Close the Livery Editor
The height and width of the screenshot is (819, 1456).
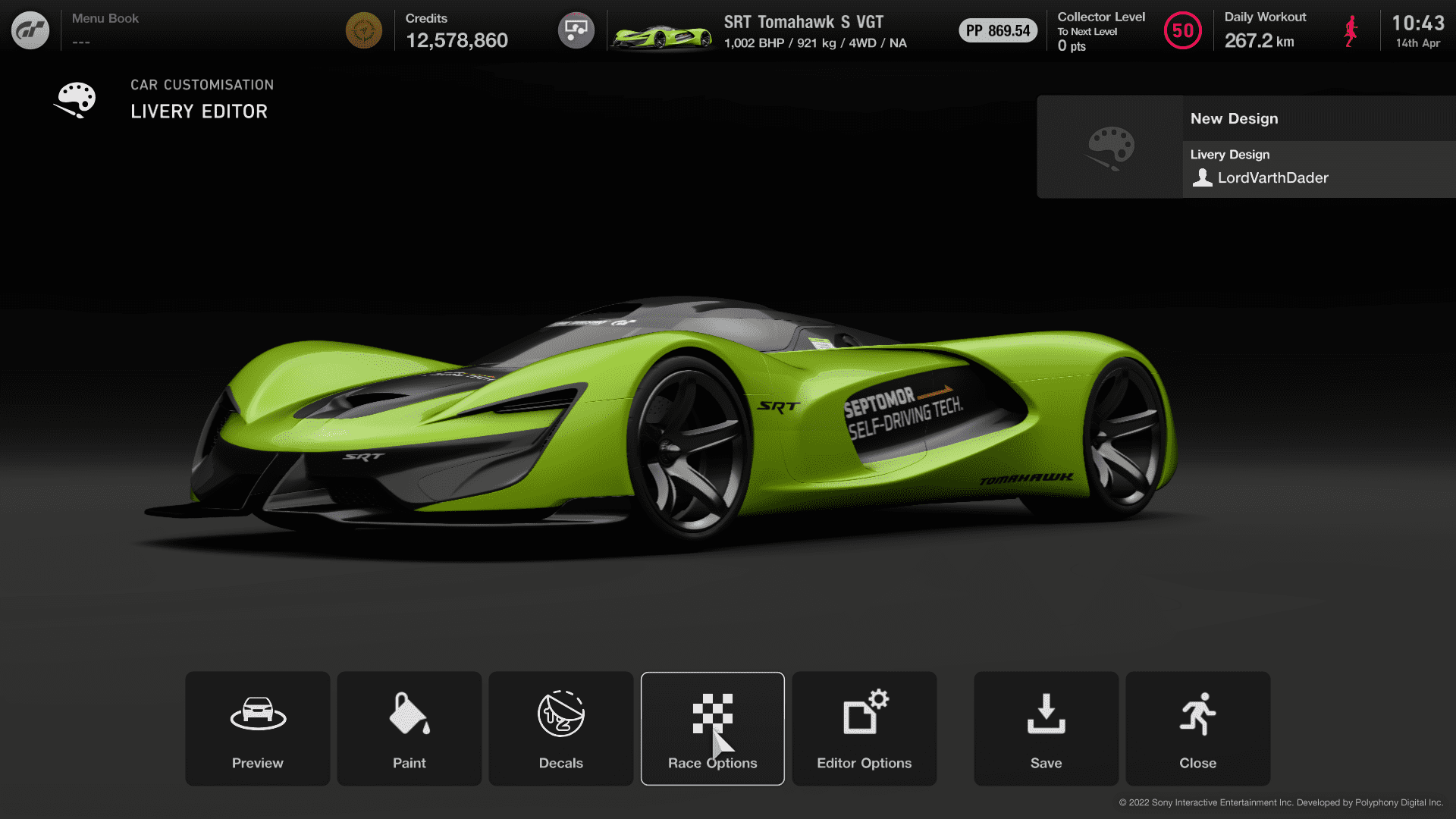tap(1197, 728)
